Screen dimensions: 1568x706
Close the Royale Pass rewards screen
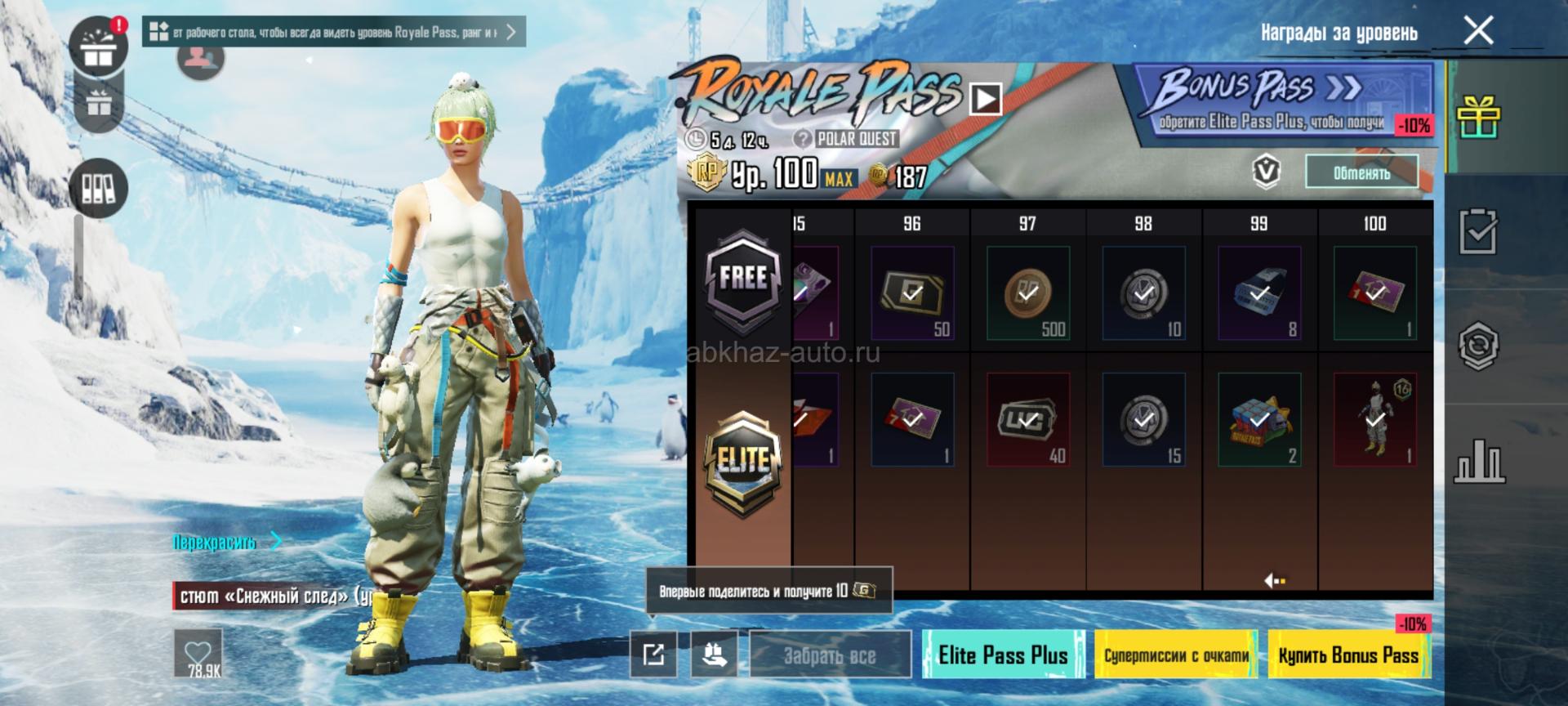[1478, 32]
